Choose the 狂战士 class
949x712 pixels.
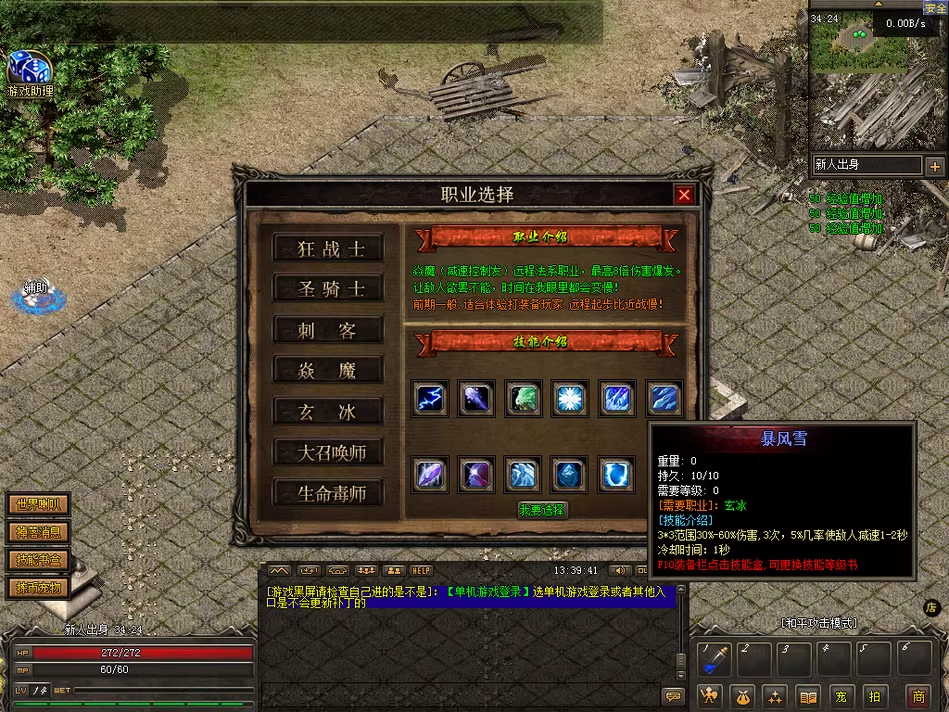tap(329, 249)
